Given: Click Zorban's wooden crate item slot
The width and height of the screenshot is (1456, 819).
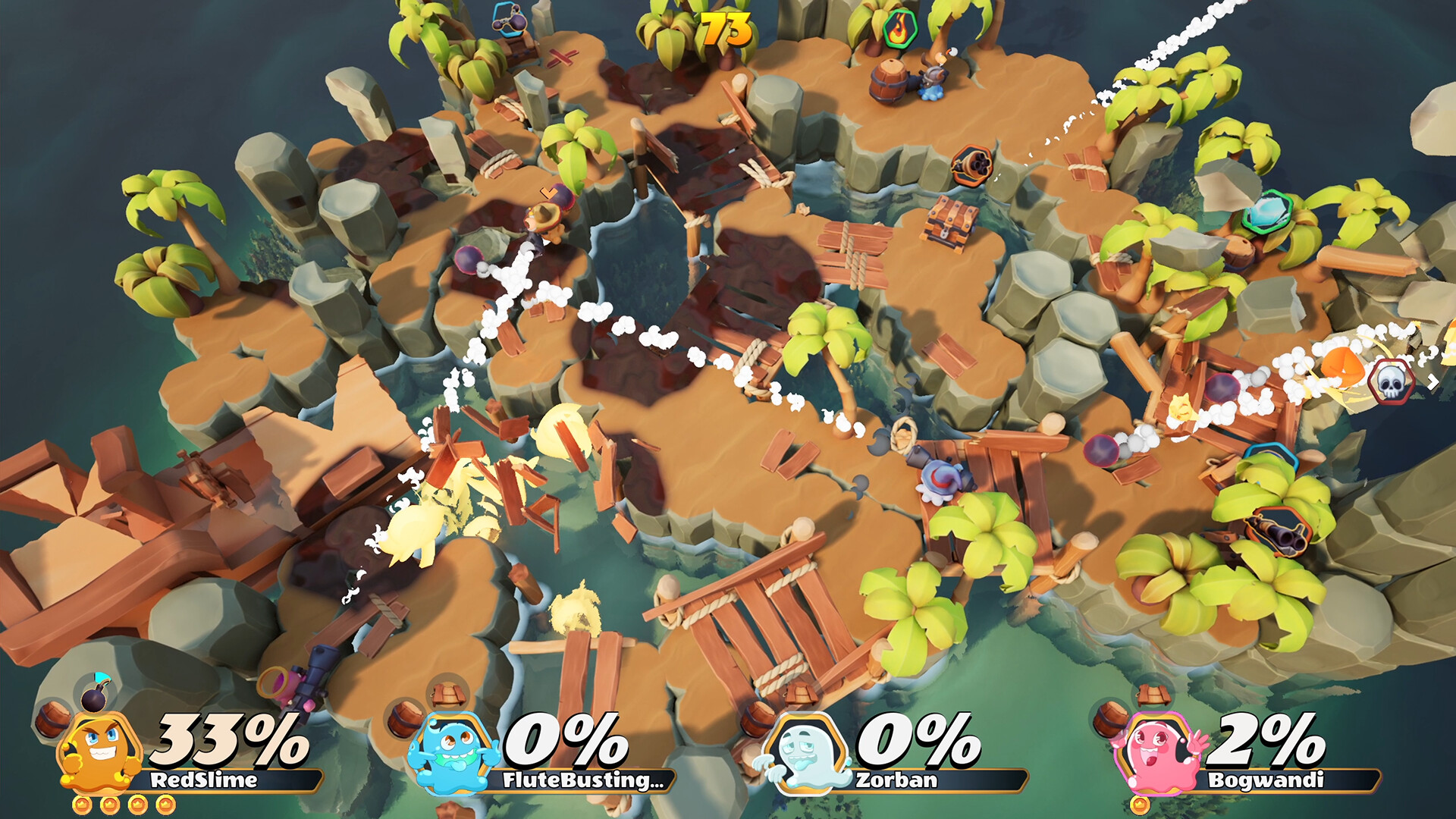Looking at the screenshot, I should click(x=800, y=693).
